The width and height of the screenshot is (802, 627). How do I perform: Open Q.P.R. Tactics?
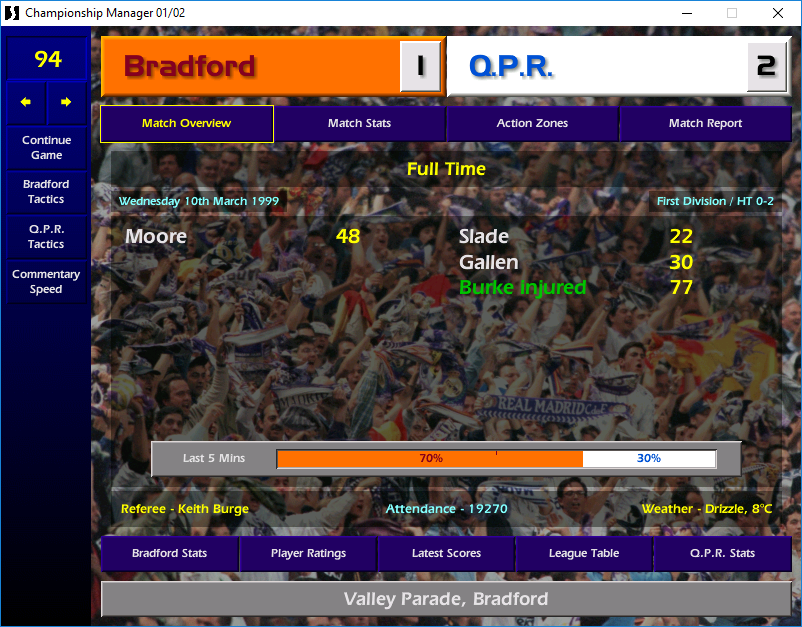coord(46,236)
